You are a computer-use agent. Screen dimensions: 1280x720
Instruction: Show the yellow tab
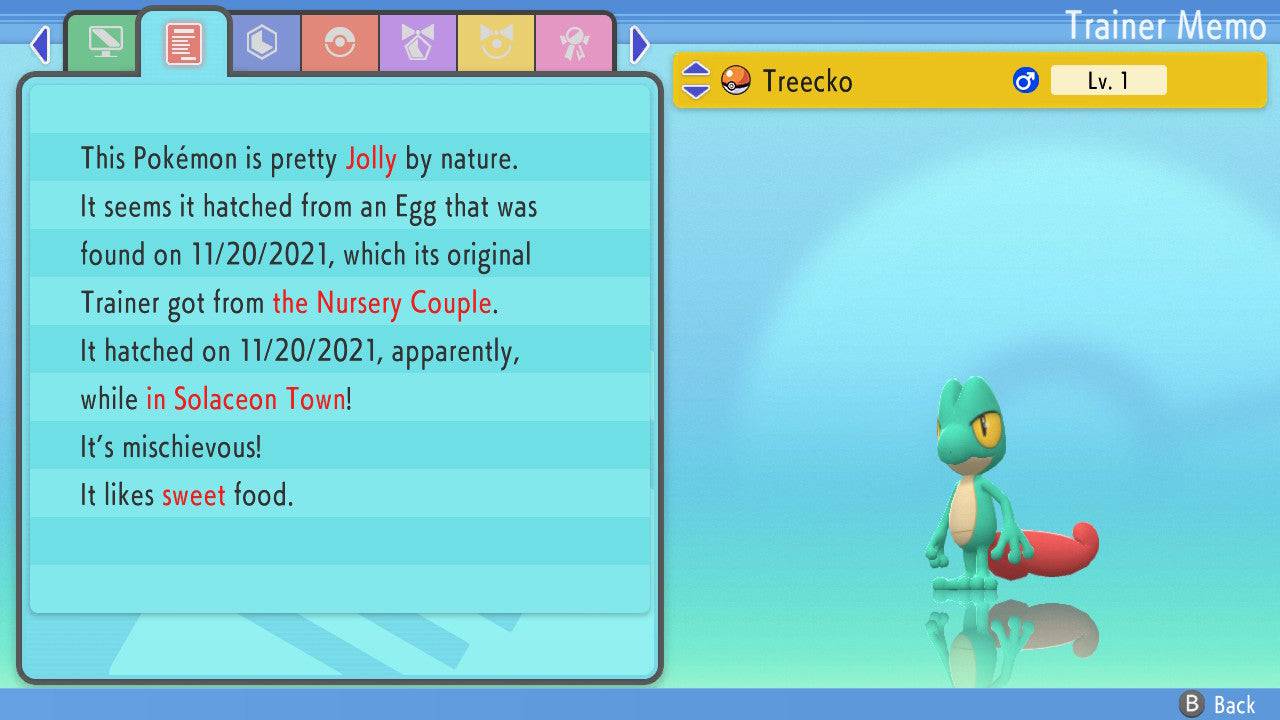(496, 43)
